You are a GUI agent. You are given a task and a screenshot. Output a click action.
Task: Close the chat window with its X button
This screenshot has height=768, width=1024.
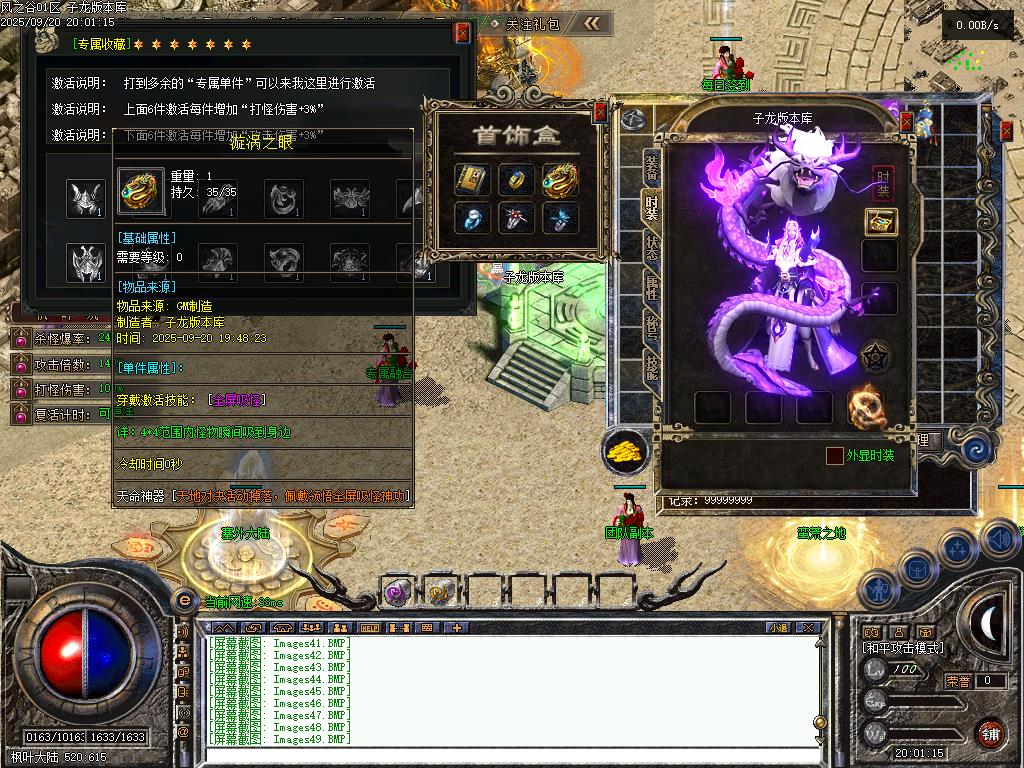[x=808, y=628]
